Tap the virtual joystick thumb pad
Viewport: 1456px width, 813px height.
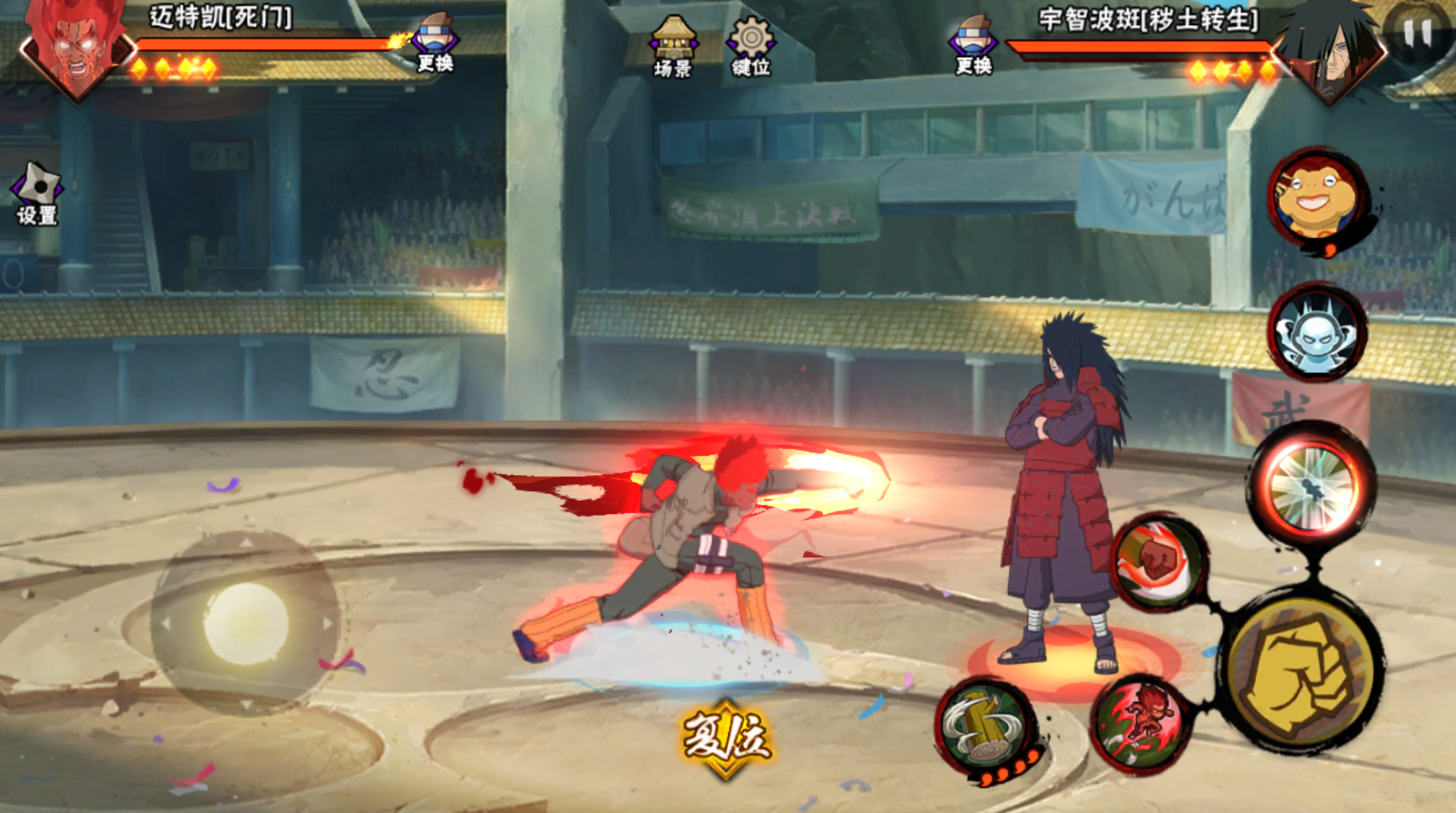point(245,623)
